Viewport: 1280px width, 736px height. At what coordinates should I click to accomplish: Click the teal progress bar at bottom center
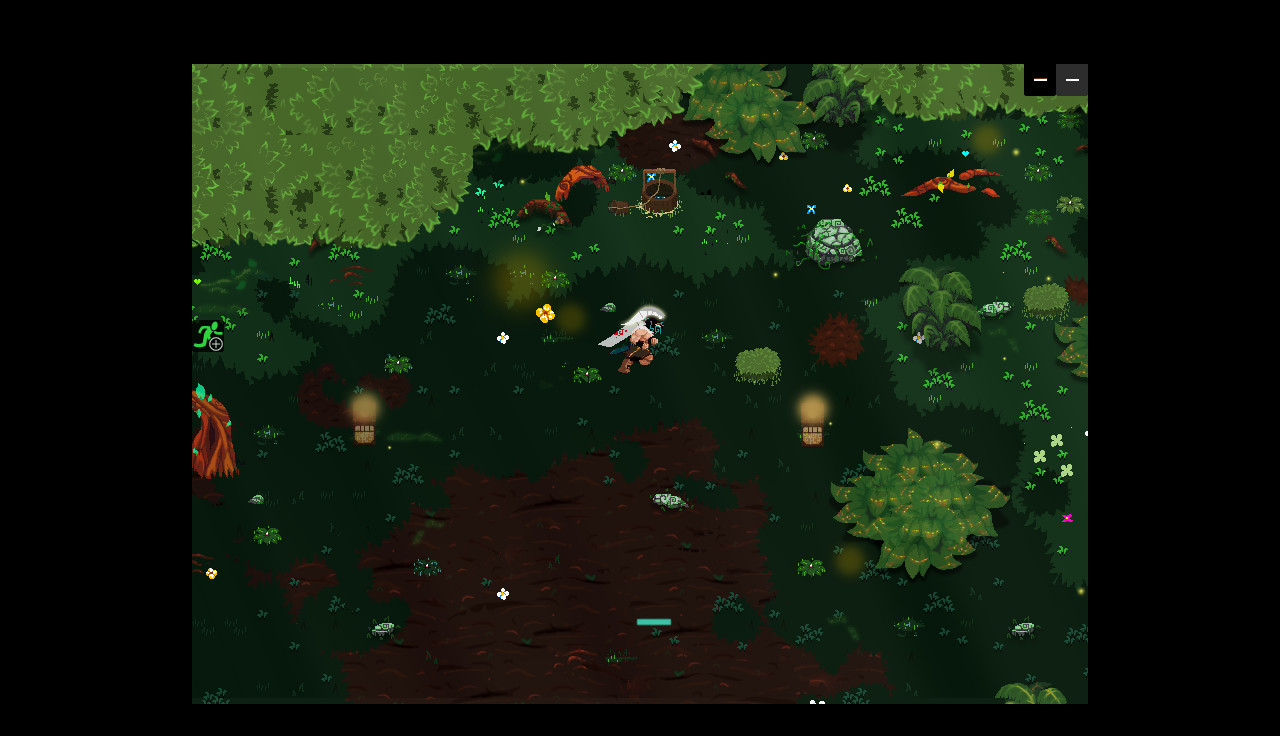click(x=654, y=621)
